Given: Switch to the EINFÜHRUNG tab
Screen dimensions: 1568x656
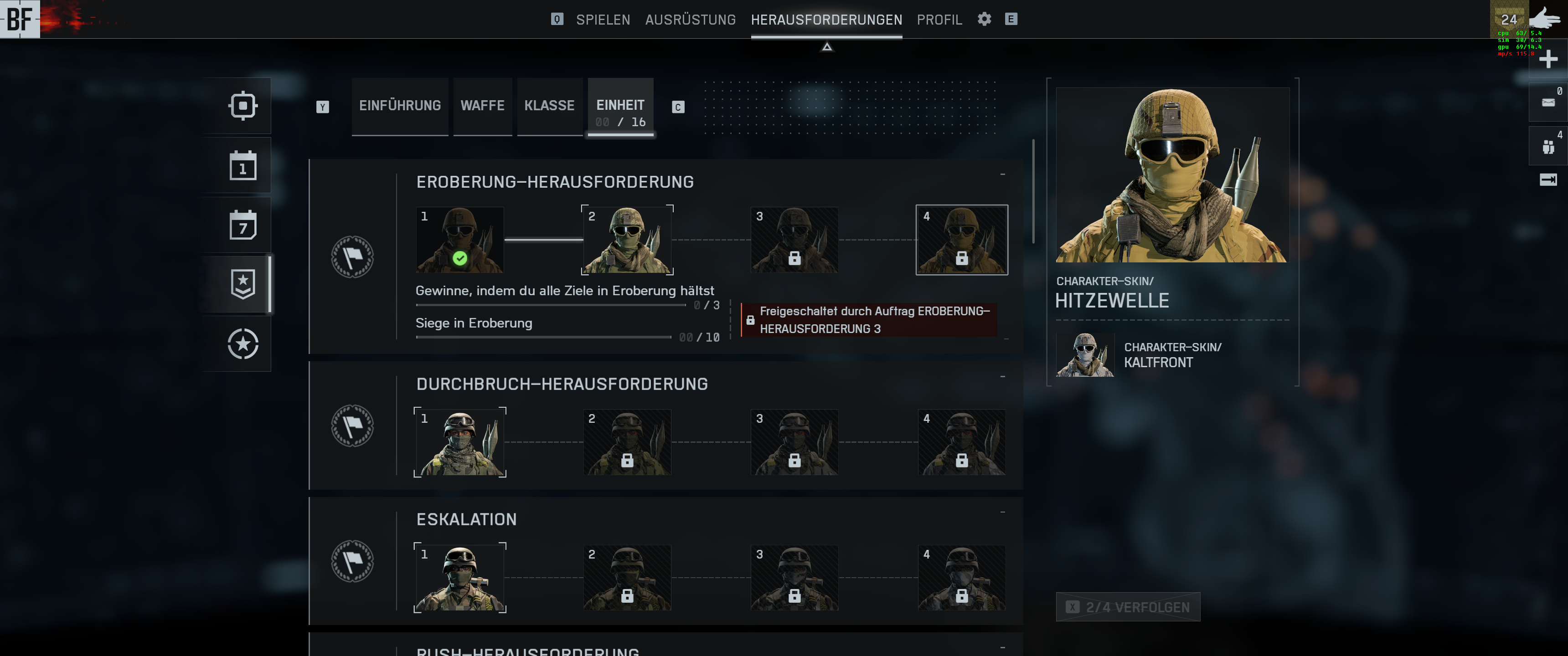Looking at the screenshot, I should (x=400, y=106).
